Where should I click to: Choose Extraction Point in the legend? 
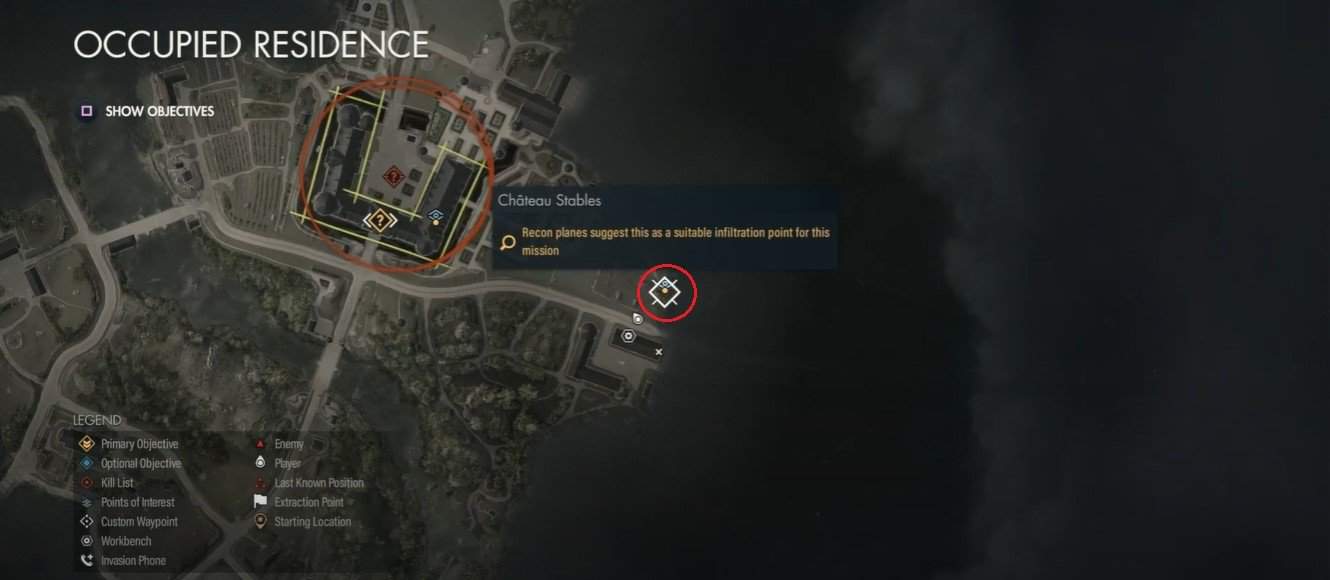[308, 502]
